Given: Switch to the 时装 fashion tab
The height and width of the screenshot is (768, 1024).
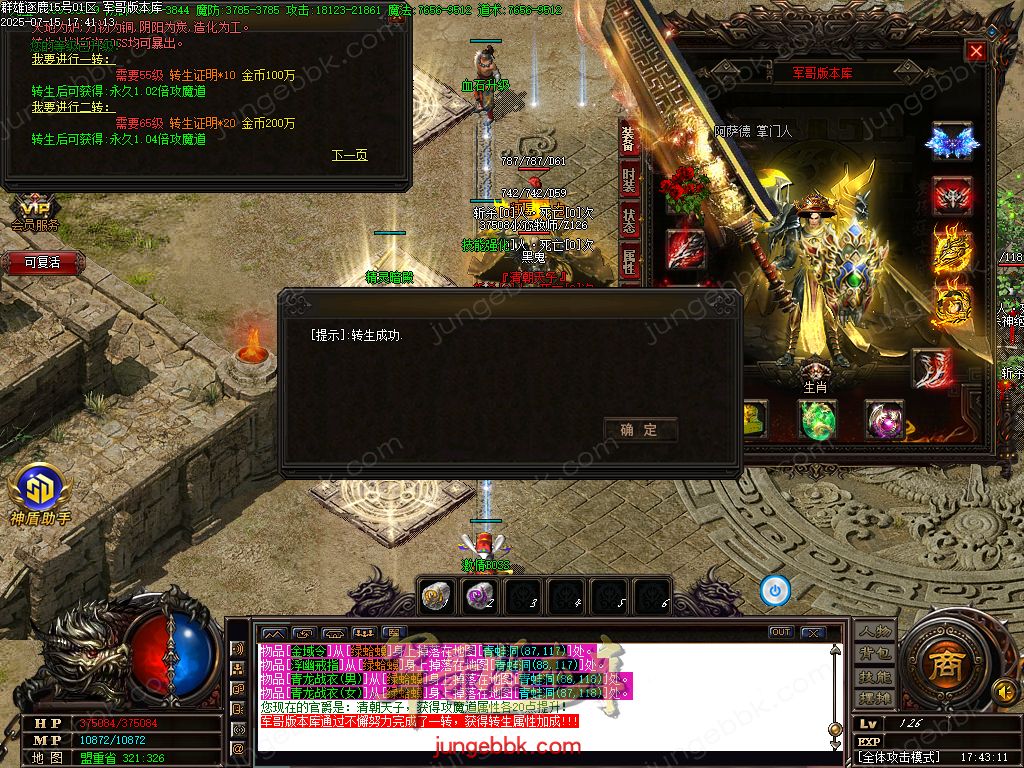Looking at the screenshot, I should click(628, 180).
